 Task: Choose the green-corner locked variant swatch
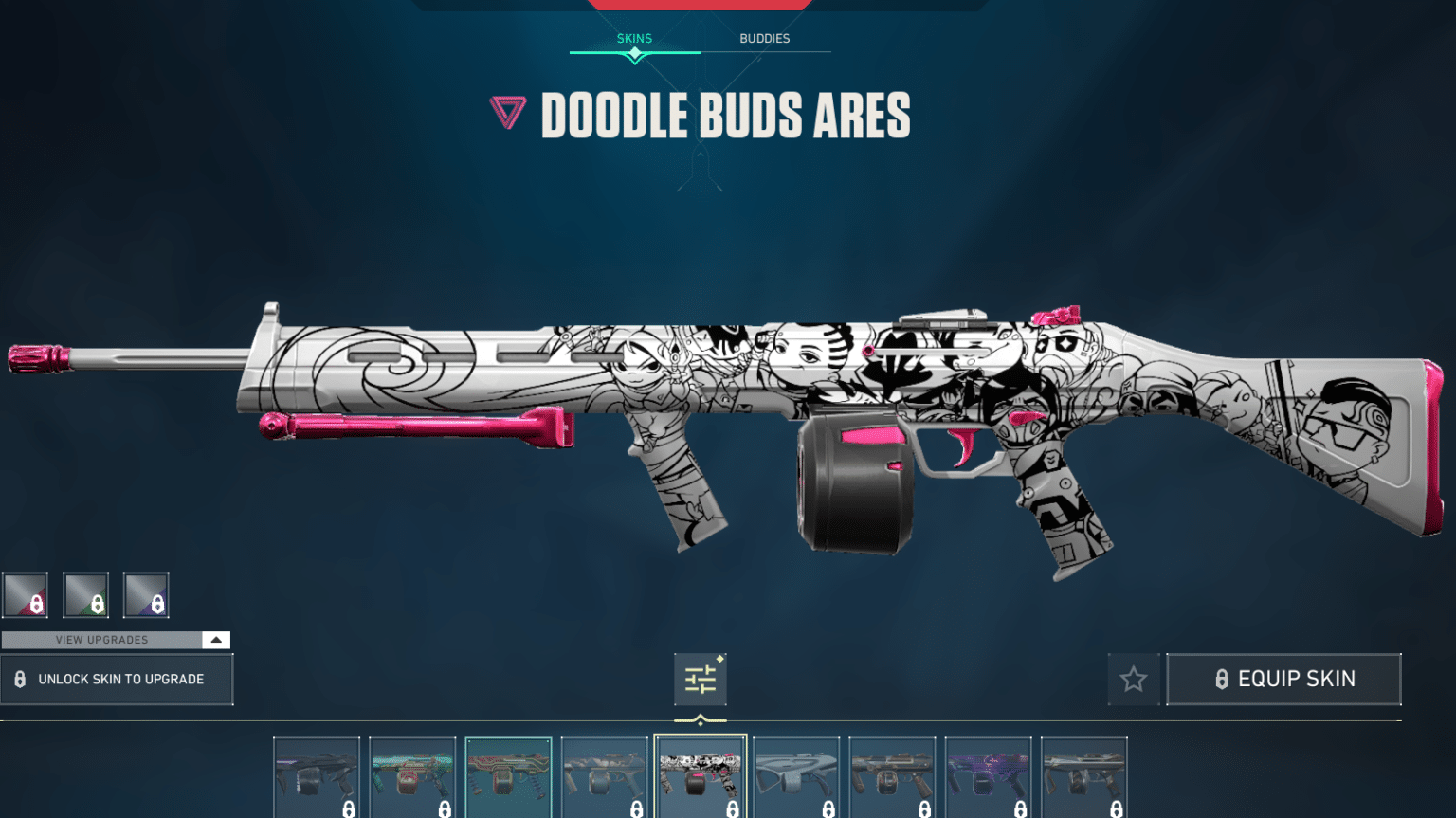click(x=85, y=595)
